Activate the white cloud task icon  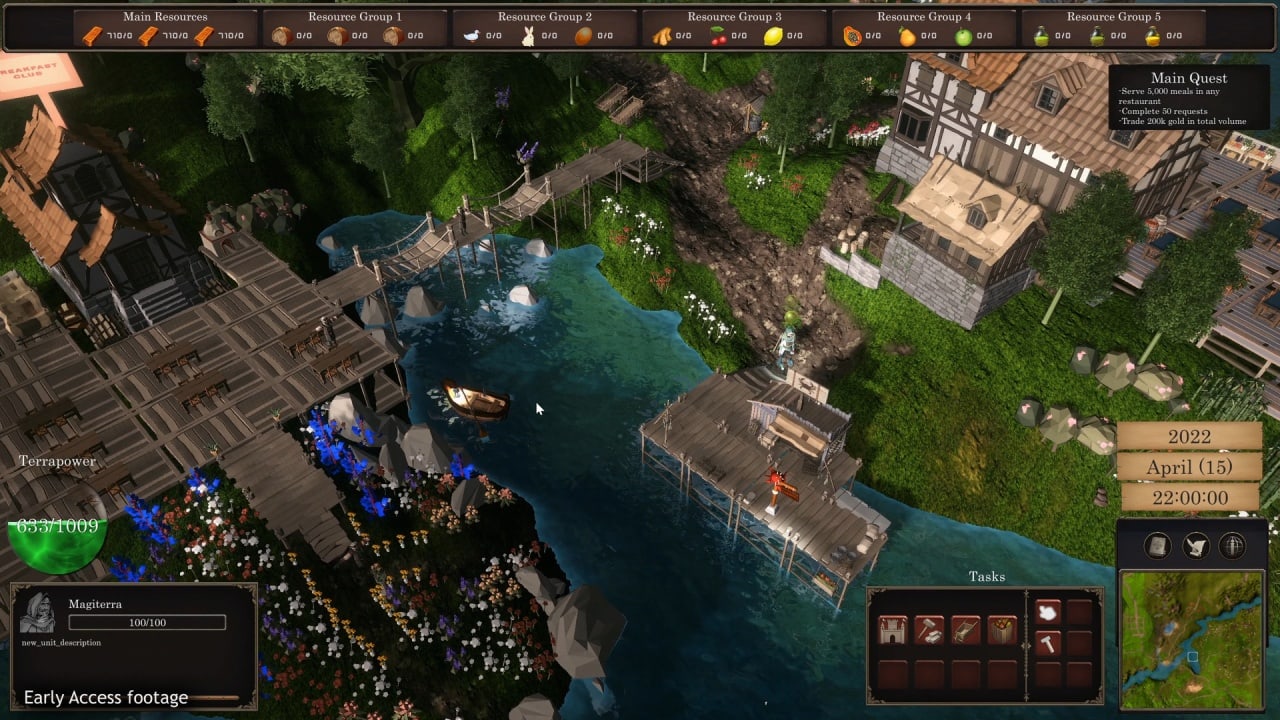pyautogui.click(x=1047, y=611)
